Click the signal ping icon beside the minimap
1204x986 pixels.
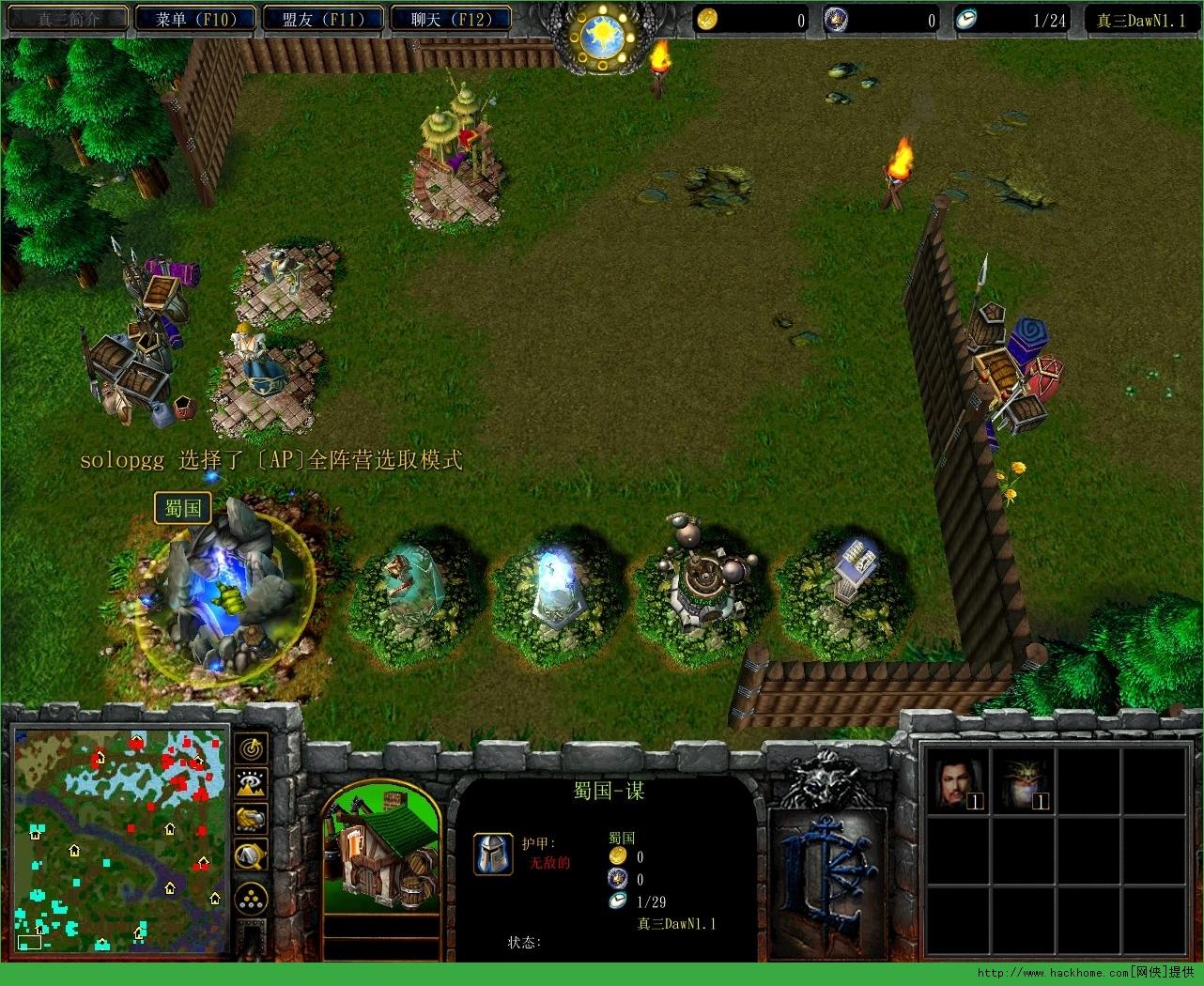pos(250,749)
